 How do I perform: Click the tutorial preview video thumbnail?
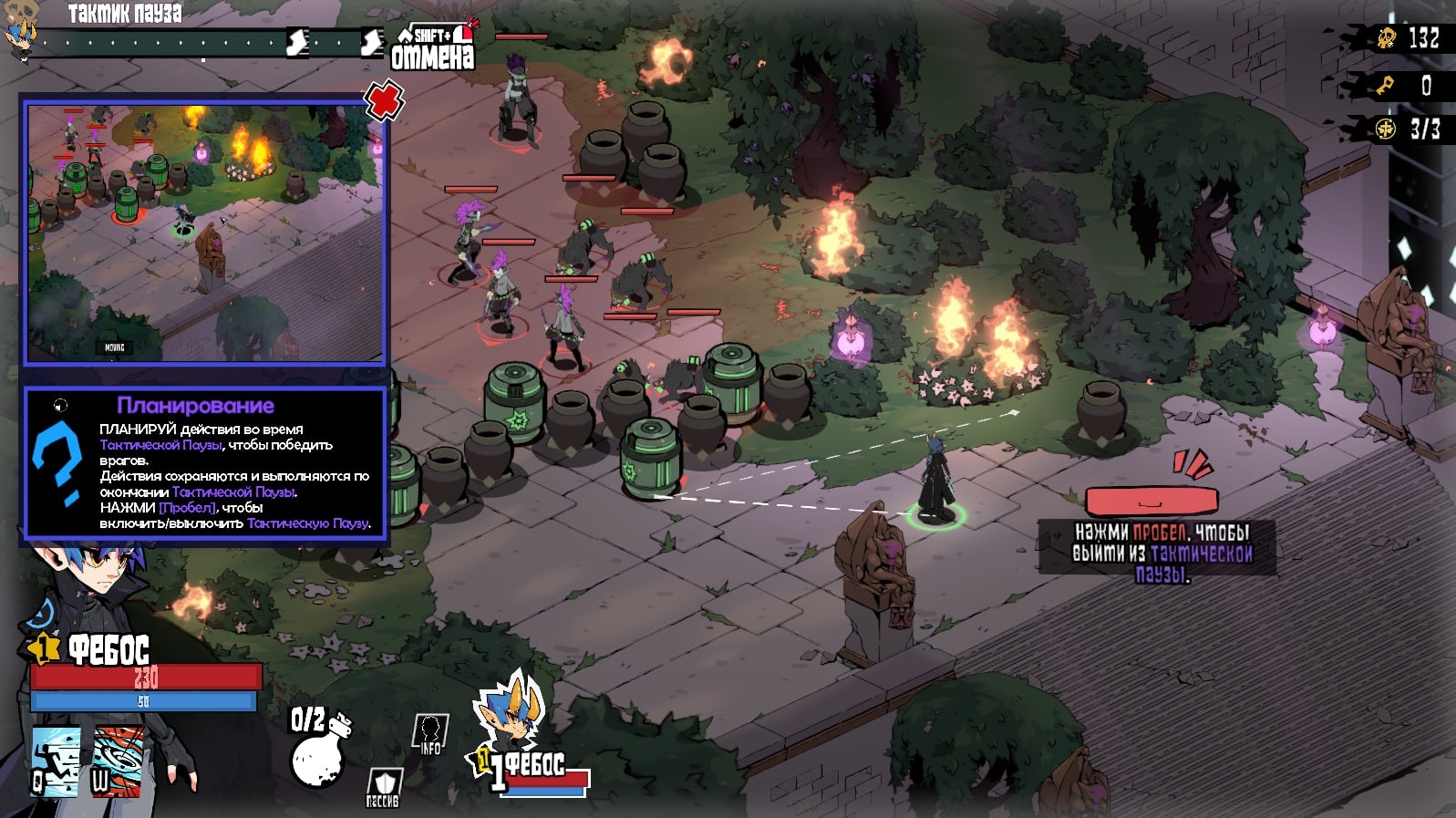point(204,233)
